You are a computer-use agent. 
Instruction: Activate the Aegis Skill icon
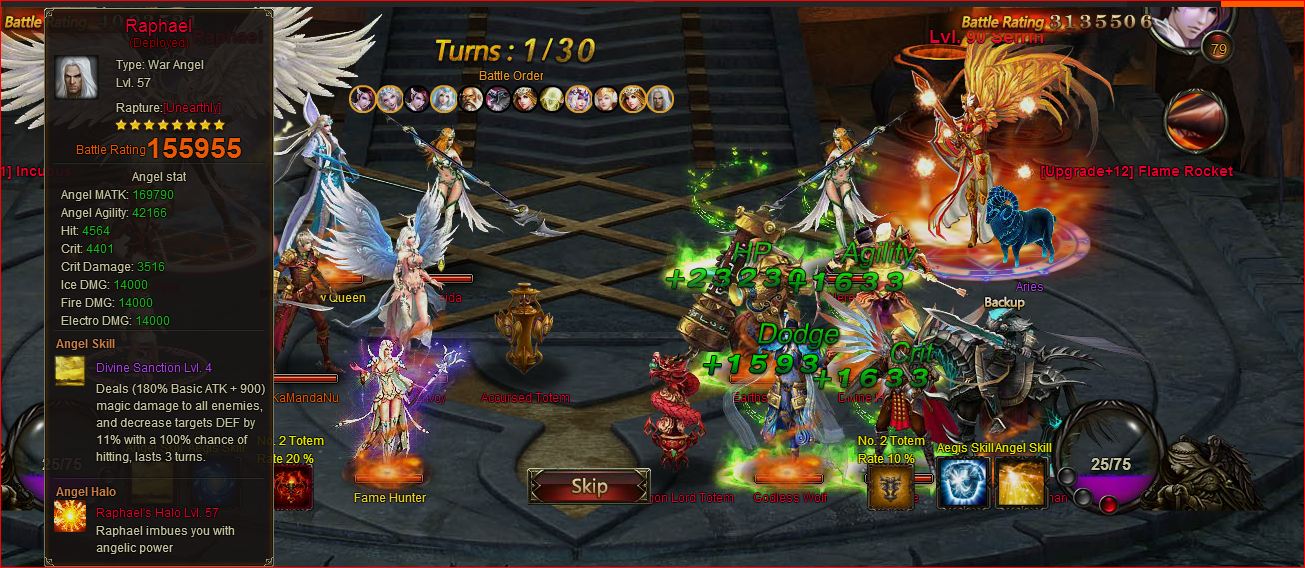[x=963, y=483]
